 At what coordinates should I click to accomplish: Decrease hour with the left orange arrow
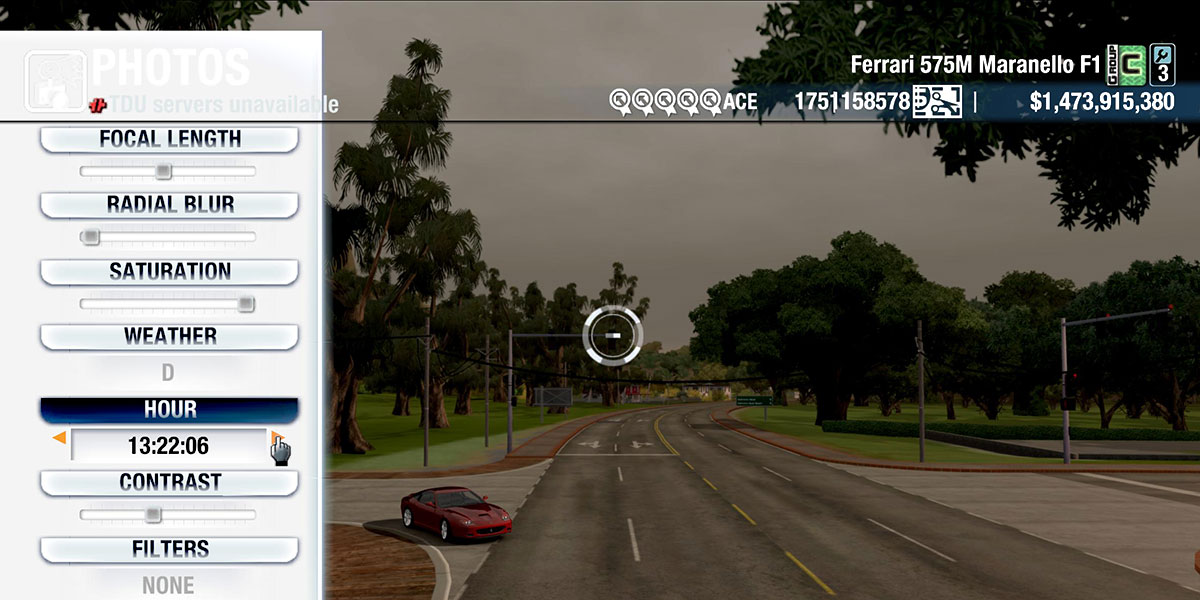point(60,438)
